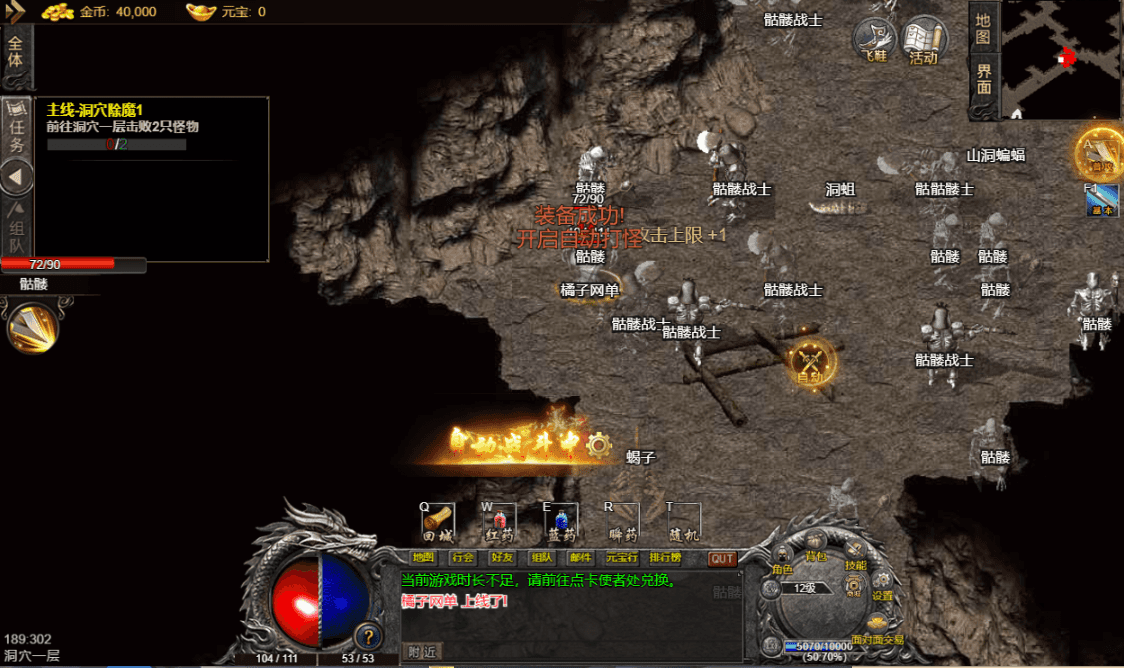View the 排行榜 rankings

666,558
